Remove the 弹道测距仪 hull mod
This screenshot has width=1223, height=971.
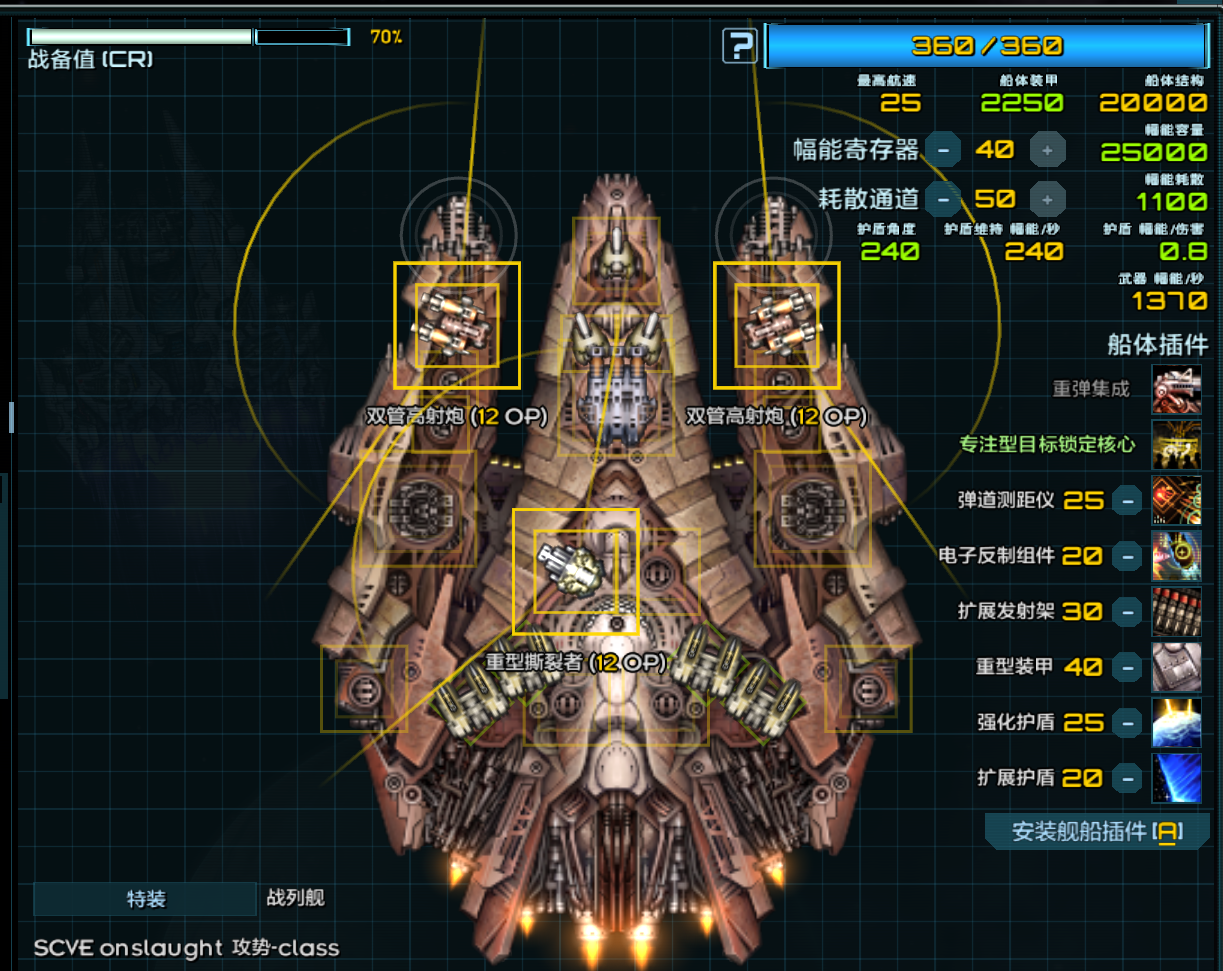tap(1127, 500)
